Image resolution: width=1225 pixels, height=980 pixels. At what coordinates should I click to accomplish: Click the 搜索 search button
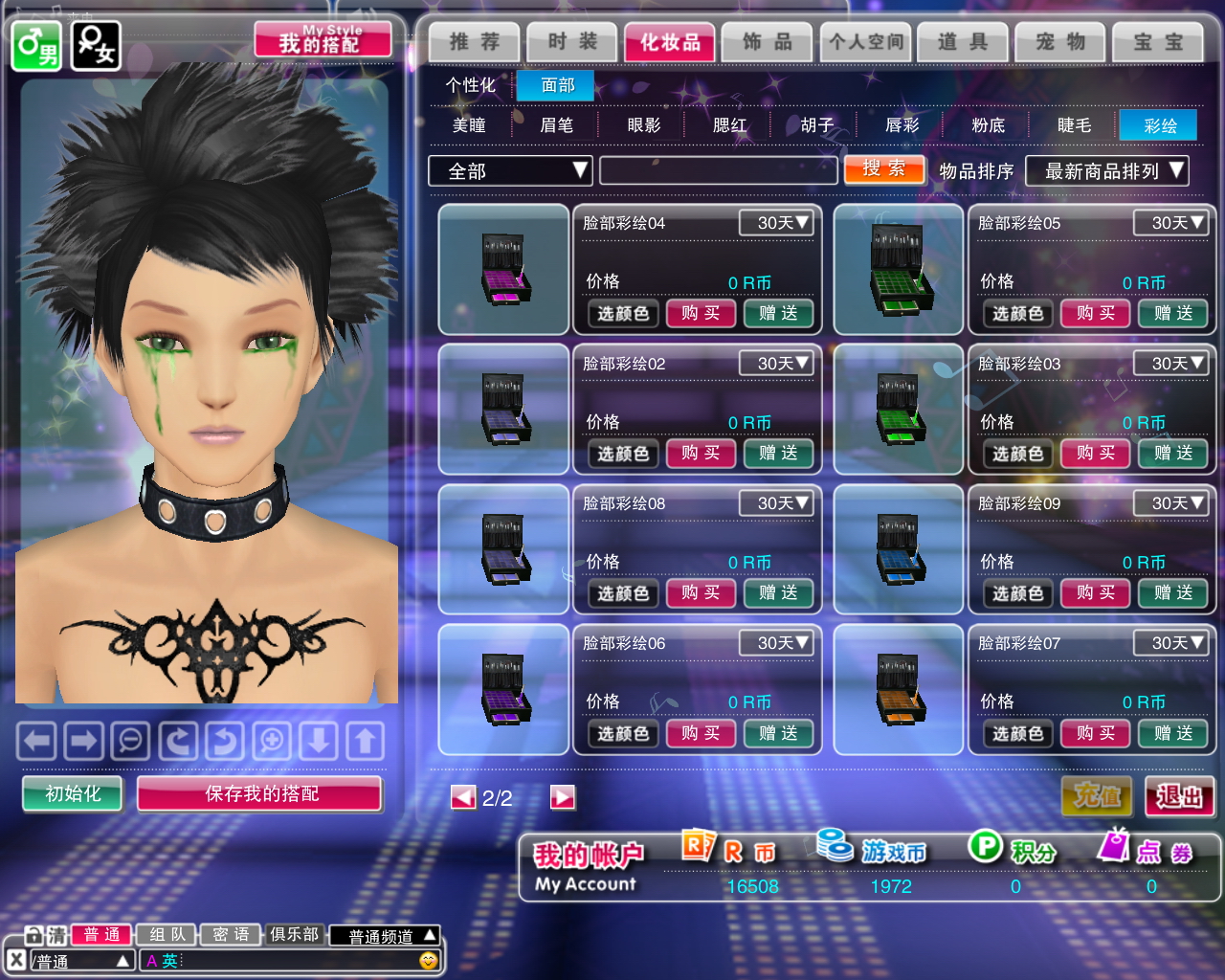click(884, 169)
